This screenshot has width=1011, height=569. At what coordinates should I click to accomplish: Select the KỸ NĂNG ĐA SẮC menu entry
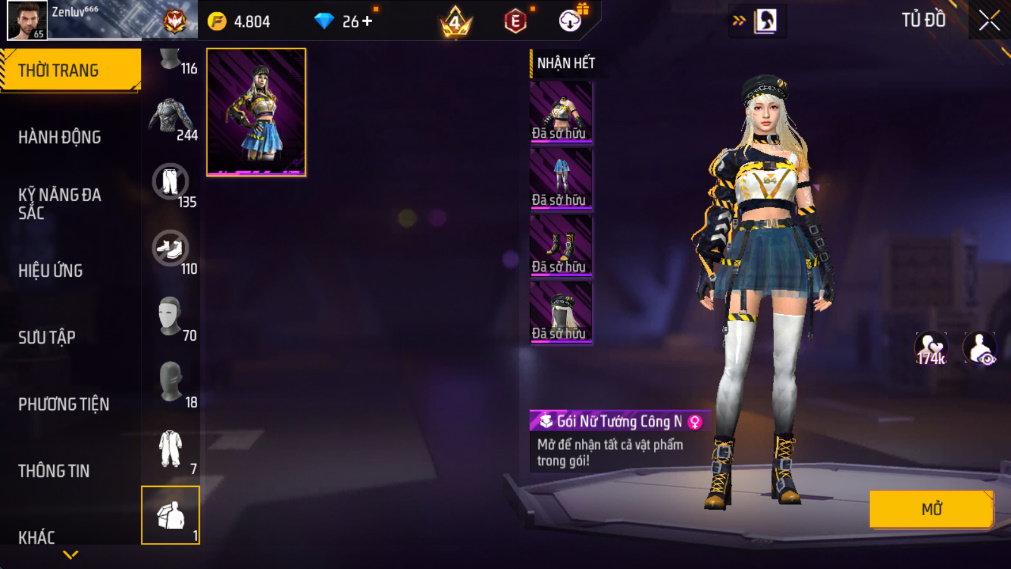point(60,203)
